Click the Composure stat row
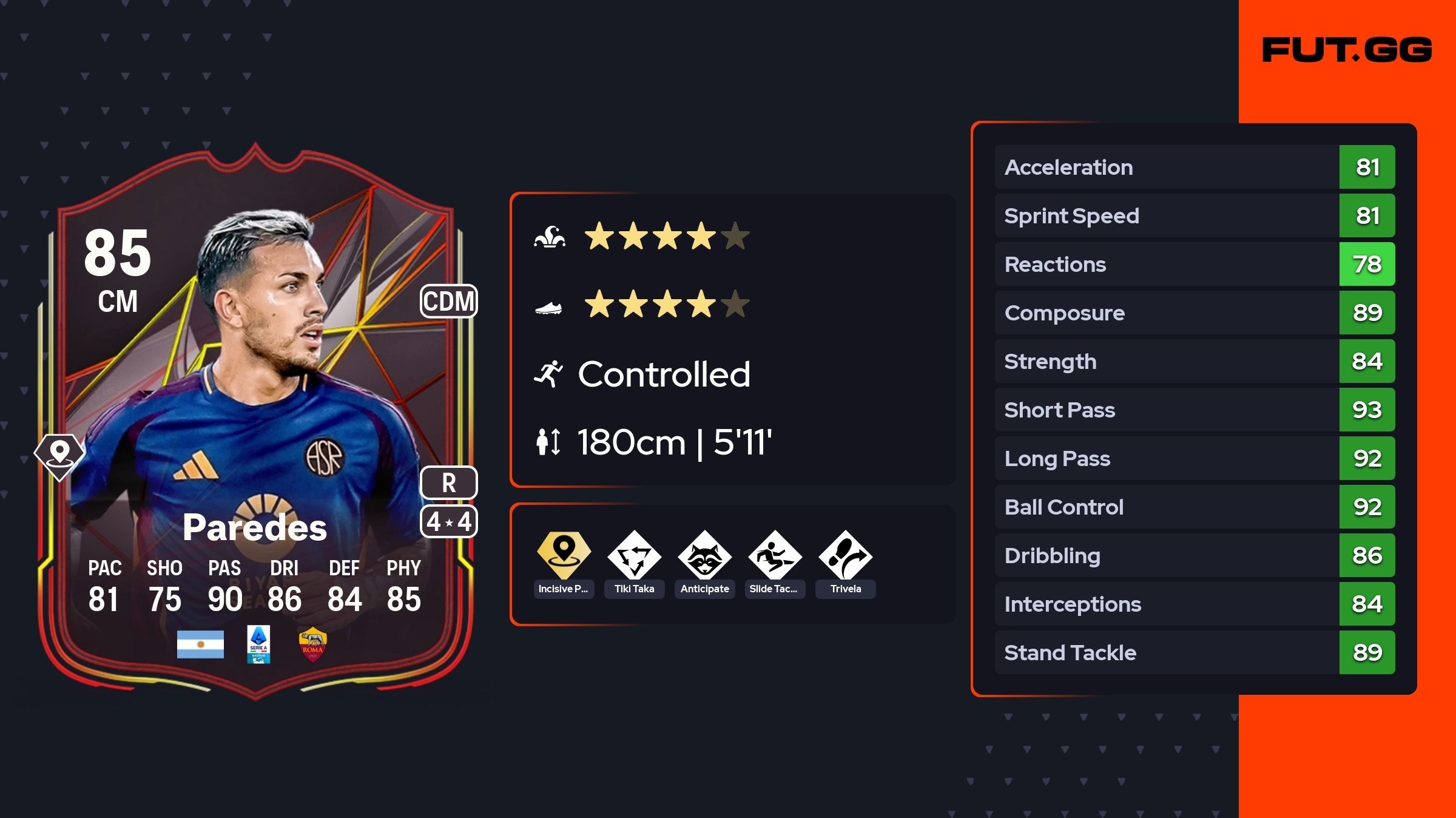 pos(1194,313)
